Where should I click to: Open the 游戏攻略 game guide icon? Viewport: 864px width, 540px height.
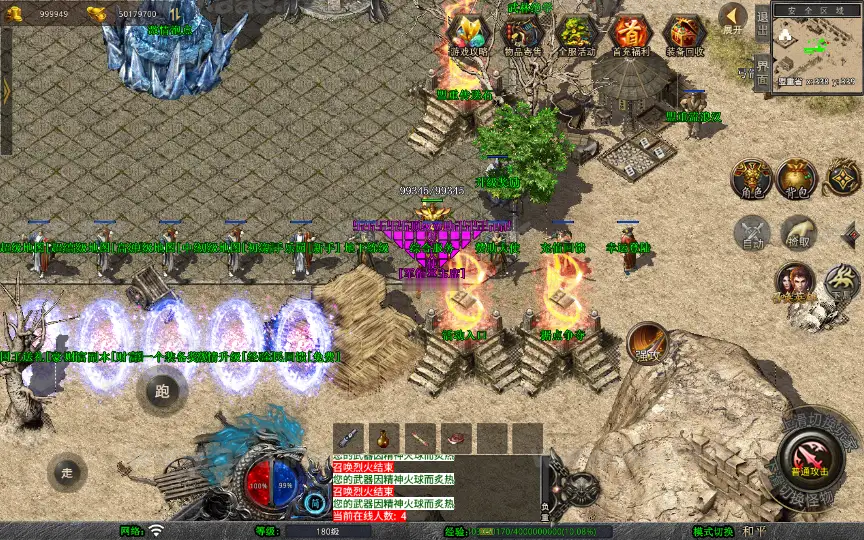tap(466, 36)
